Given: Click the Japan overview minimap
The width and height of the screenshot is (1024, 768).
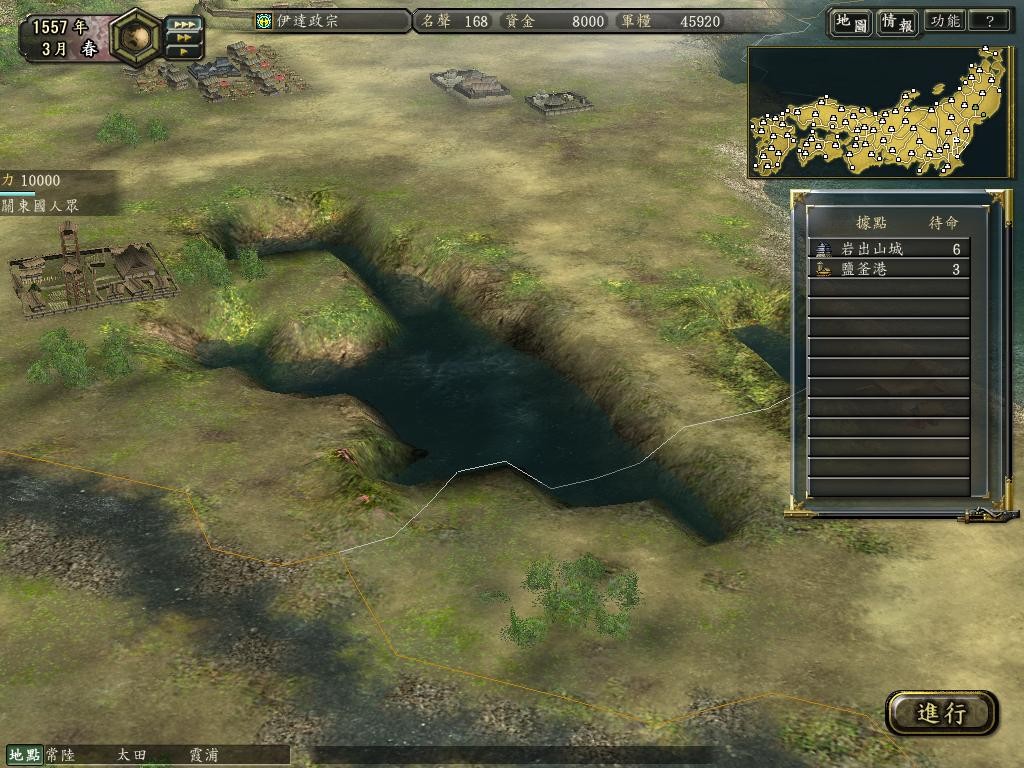Looking at the screenshot, I should 880,112.
